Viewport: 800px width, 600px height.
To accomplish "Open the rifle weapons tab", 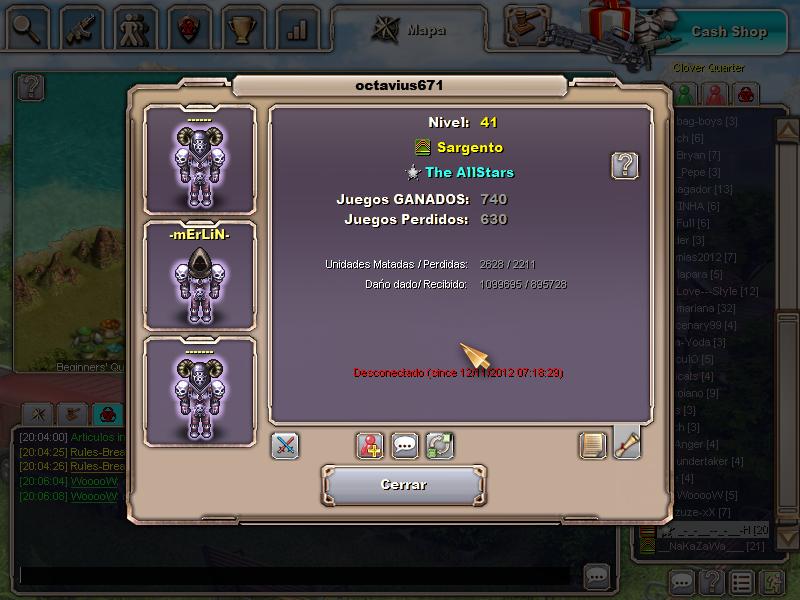I will pyautogui.click(x=80, y=28).
